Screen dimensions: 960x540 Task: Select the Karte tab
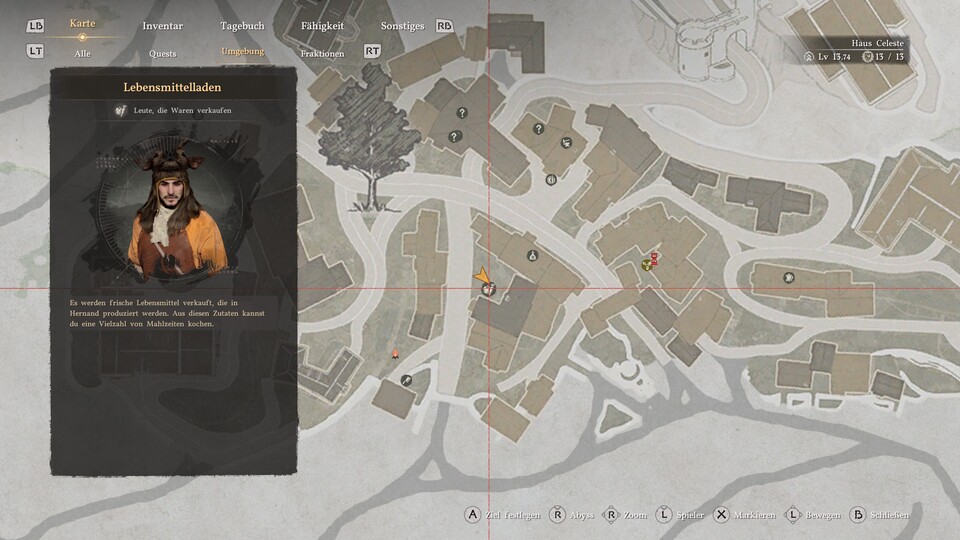(82, 23)
